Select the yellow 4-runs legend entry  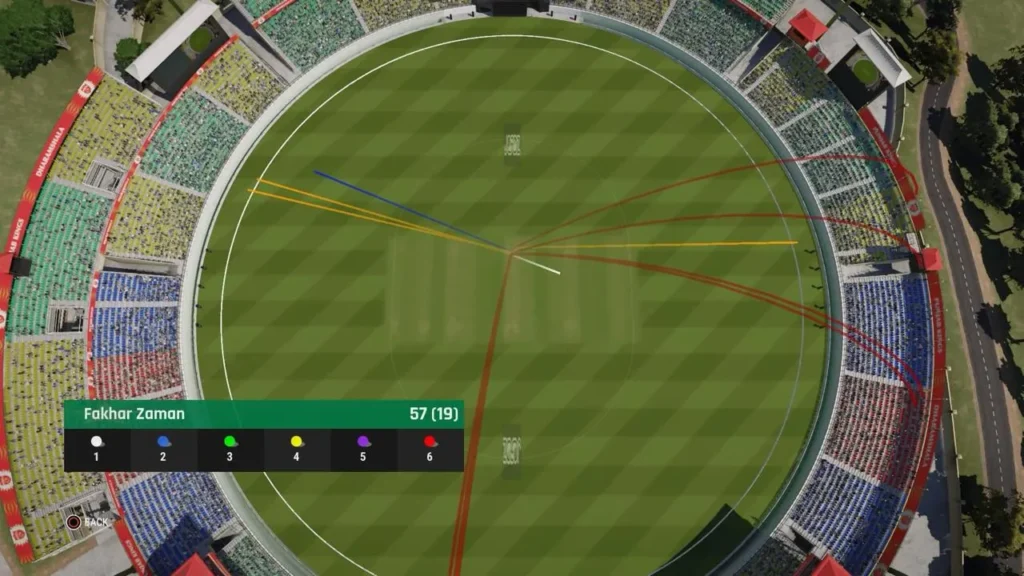297,447
